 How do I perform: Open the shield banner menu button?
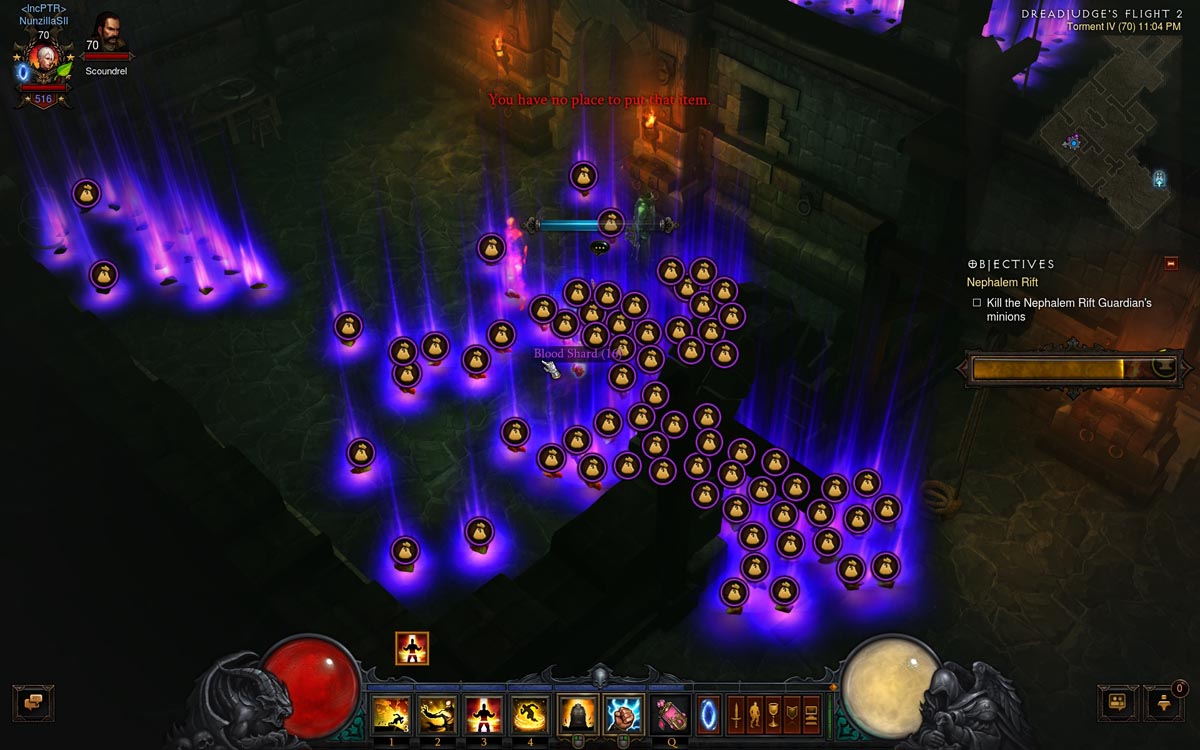click(x=792, y=714)
